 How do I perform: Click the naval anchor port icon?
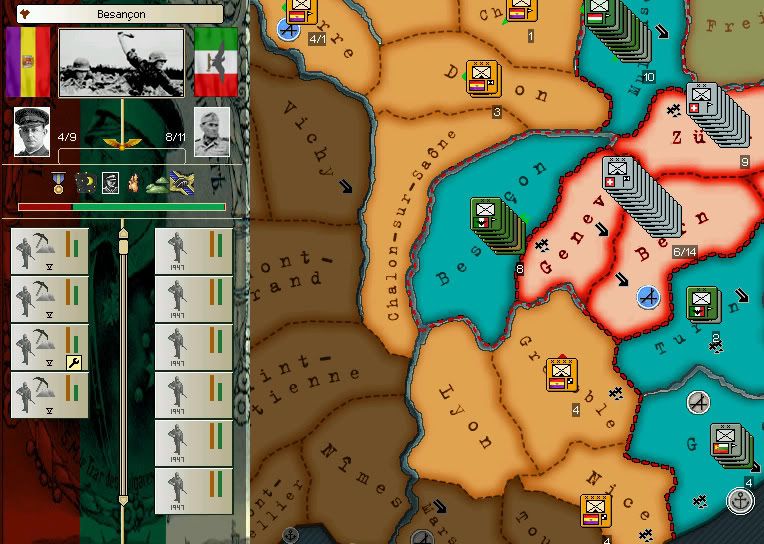click(740, 501)
